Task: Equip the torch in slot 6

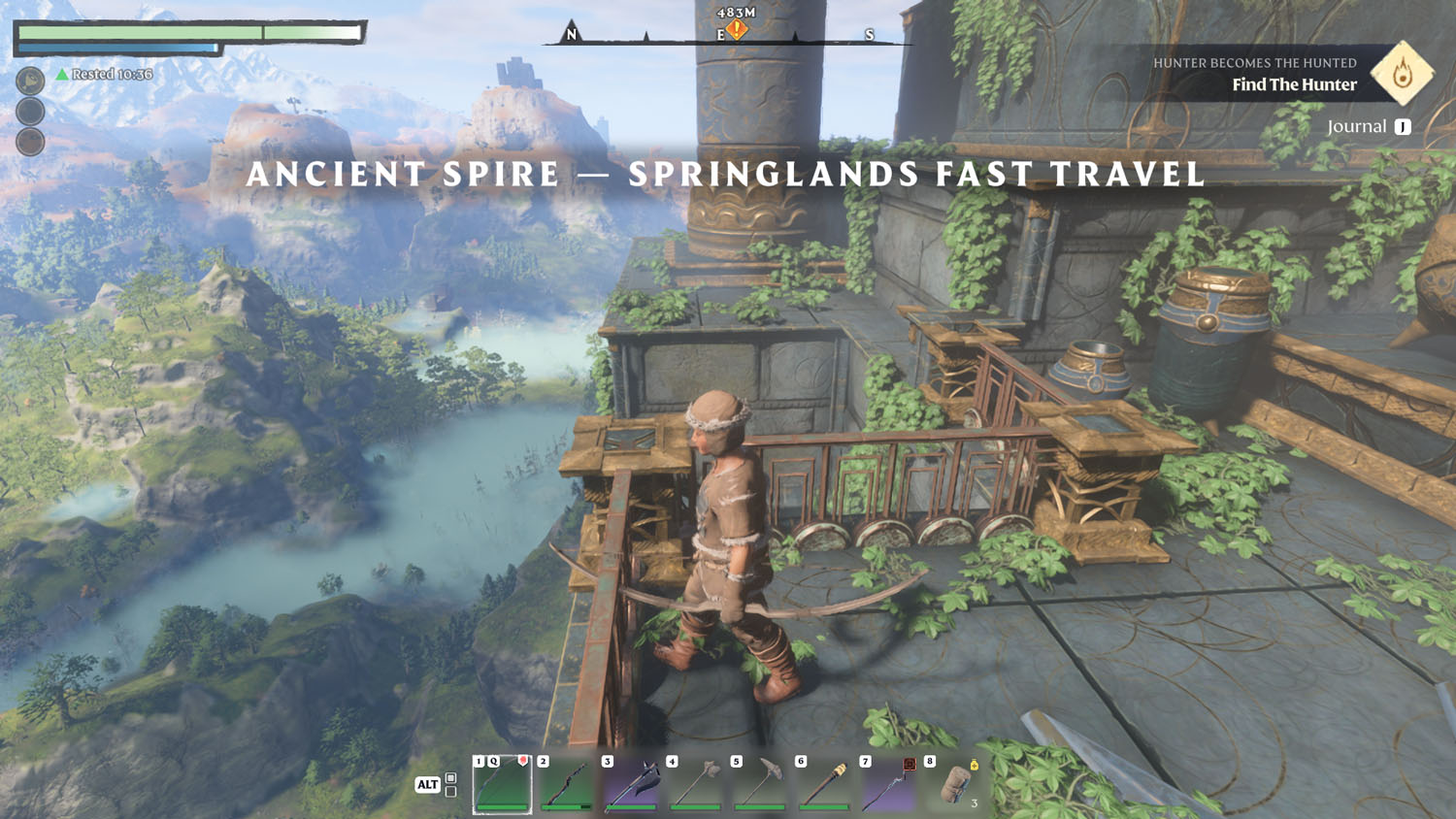Action: click(824, 784)
